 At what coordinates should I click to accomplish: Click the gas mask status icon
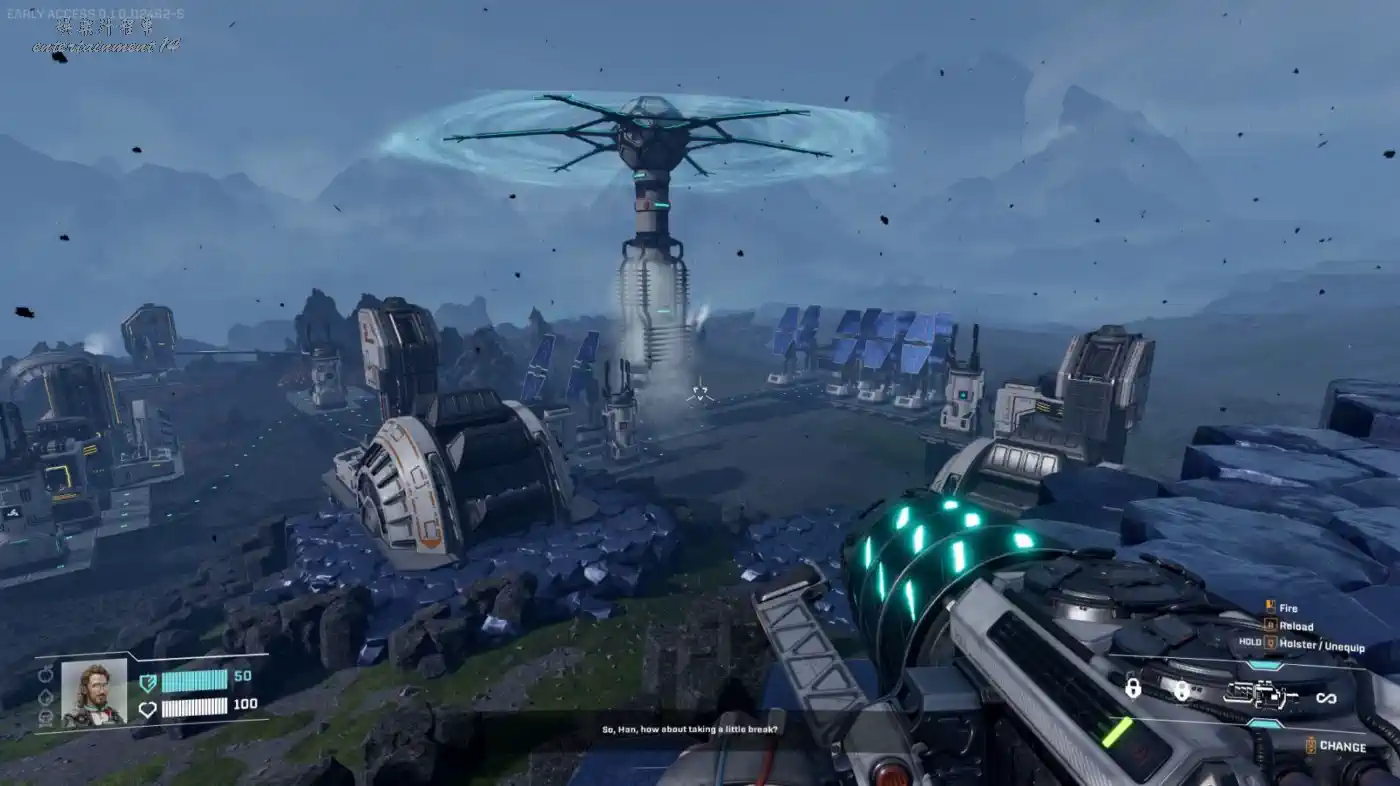[45, 716]
